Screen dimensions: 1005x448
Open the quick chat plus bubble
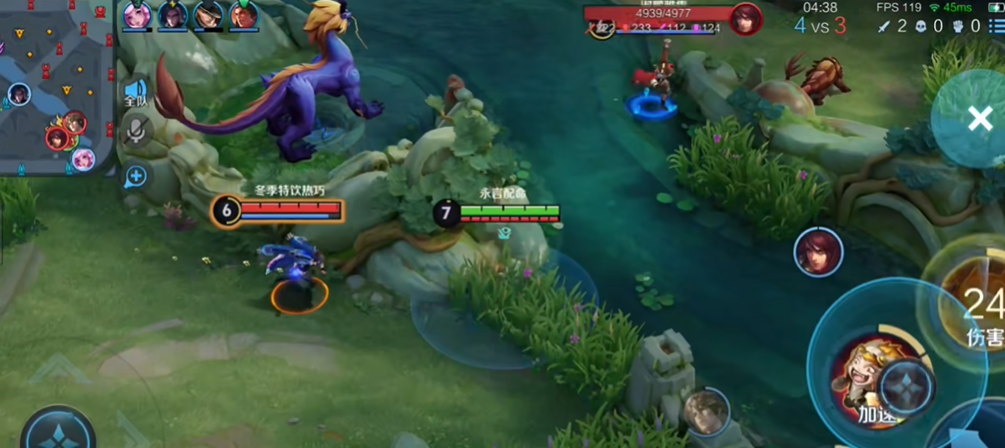point(136,177)
